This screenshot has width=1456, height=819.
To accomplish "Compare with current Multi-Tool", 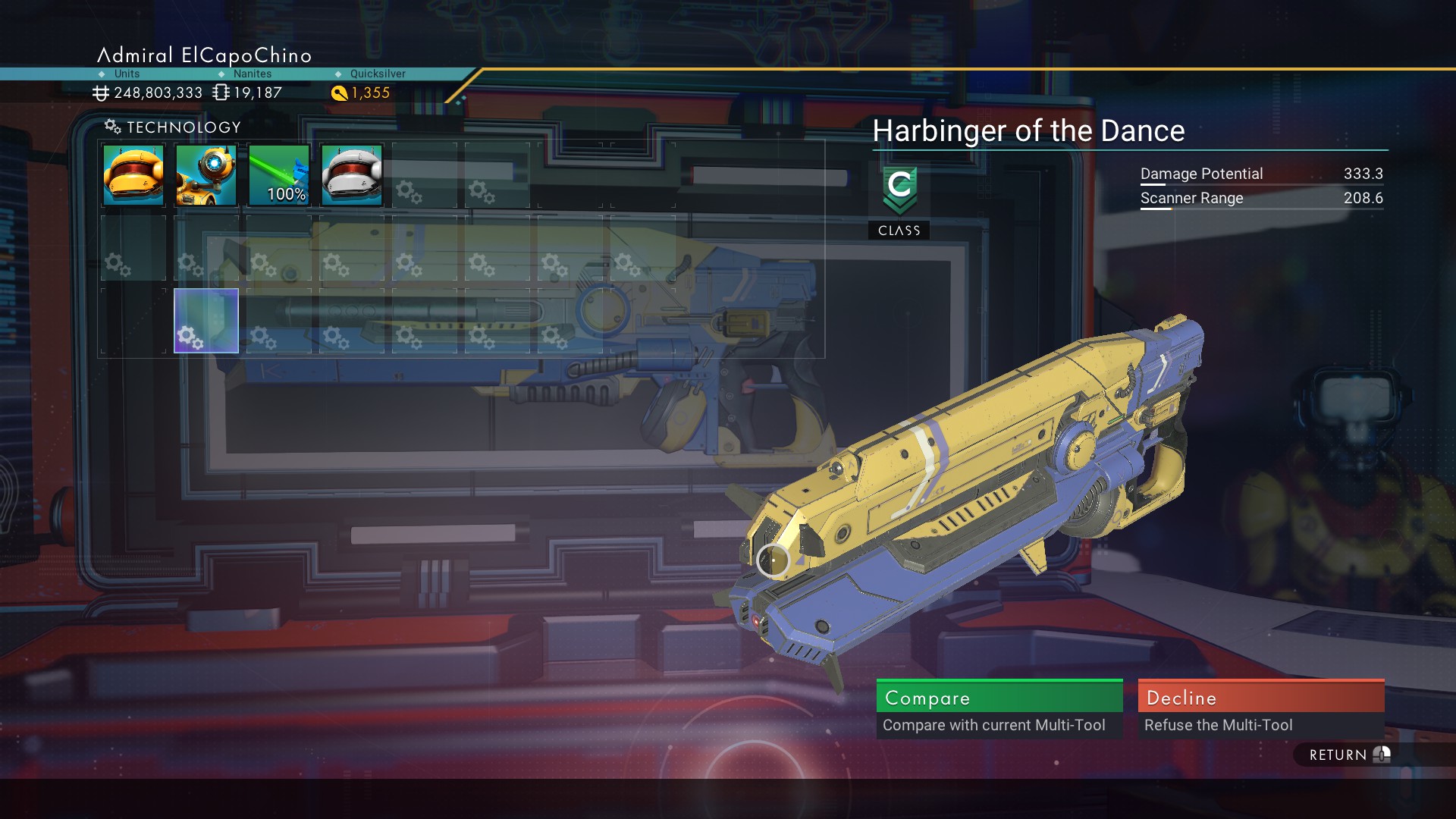I will [999, 708].
